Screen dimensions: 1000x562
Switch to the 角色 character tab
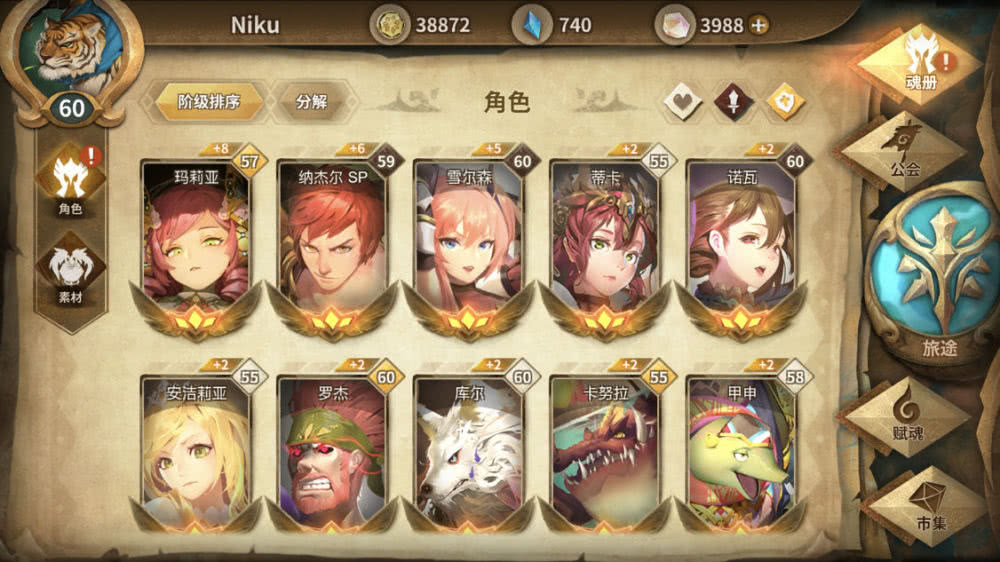tap(70, 180)
